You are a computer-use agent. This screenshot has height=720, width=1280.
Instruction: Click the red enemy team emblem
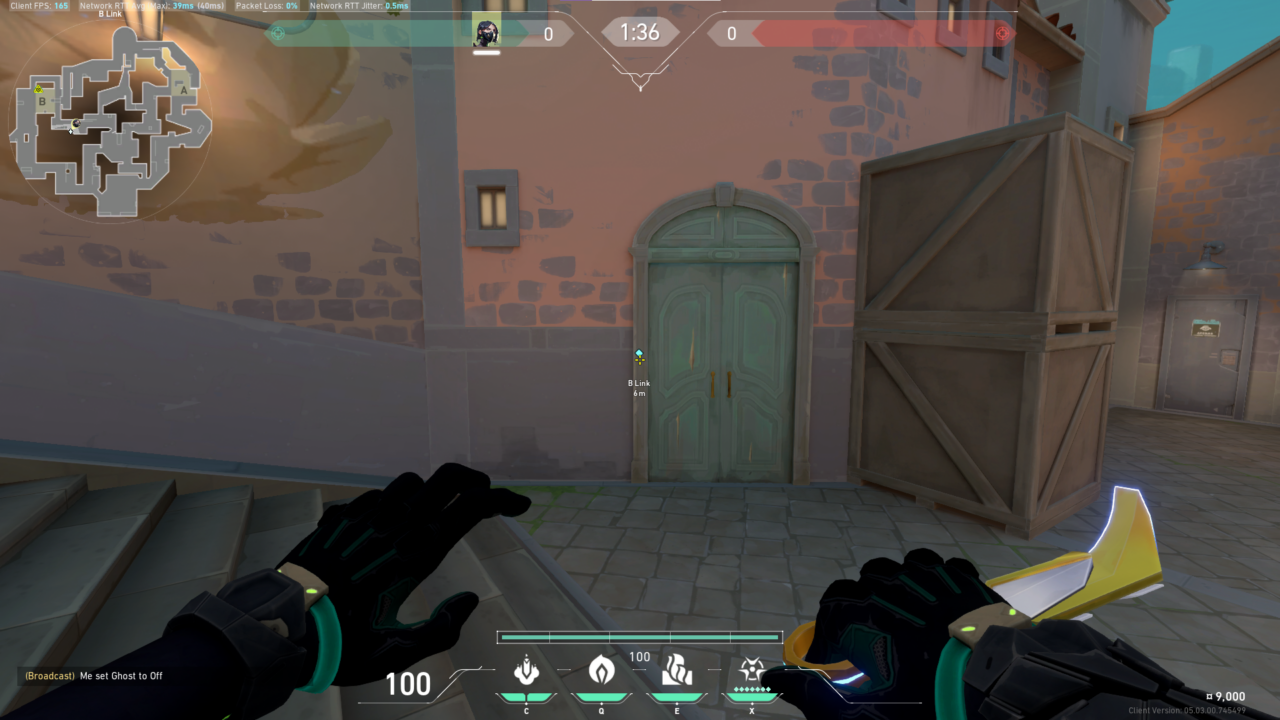[1002, 33]
